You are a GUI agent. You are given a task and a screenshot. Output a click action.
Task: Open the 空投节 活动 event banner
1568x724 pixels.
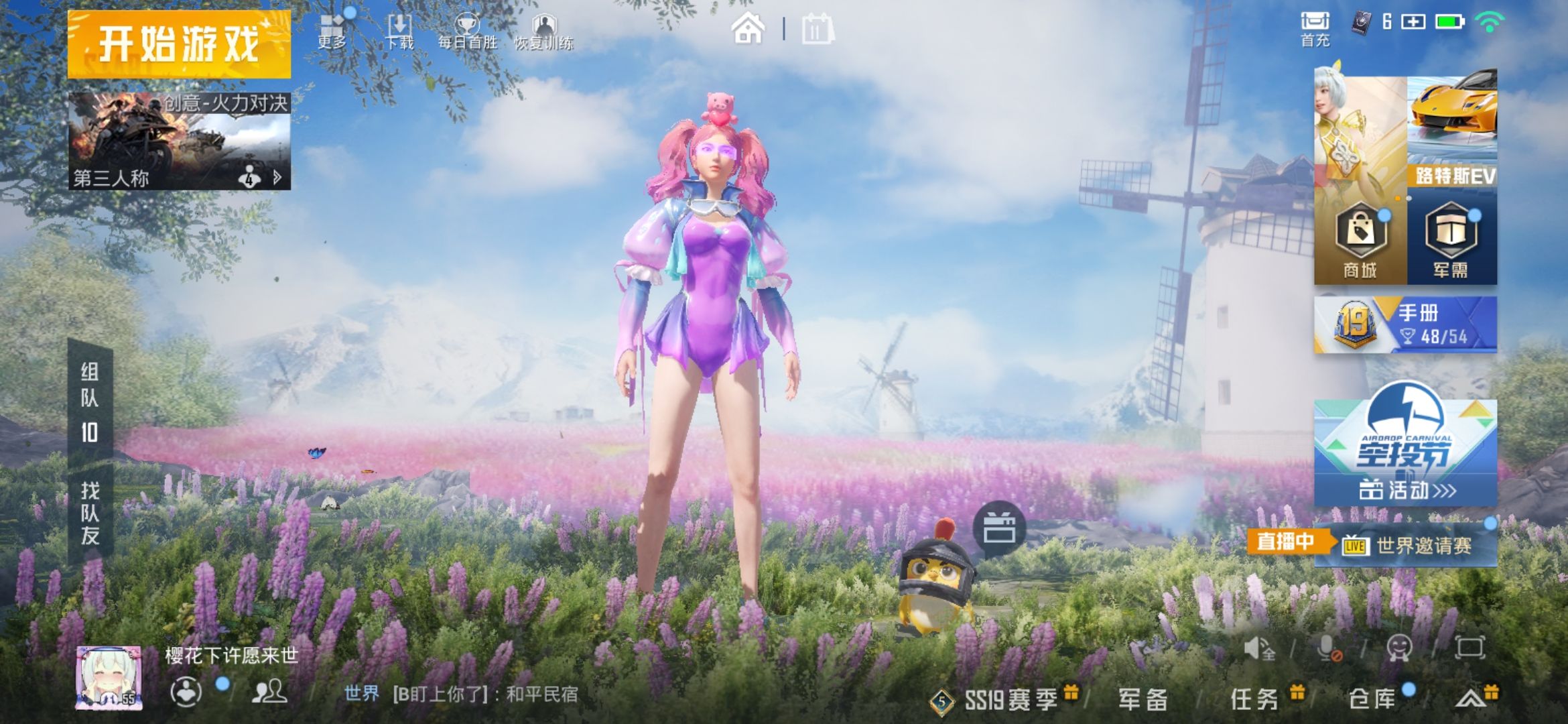pos(1405,452)
